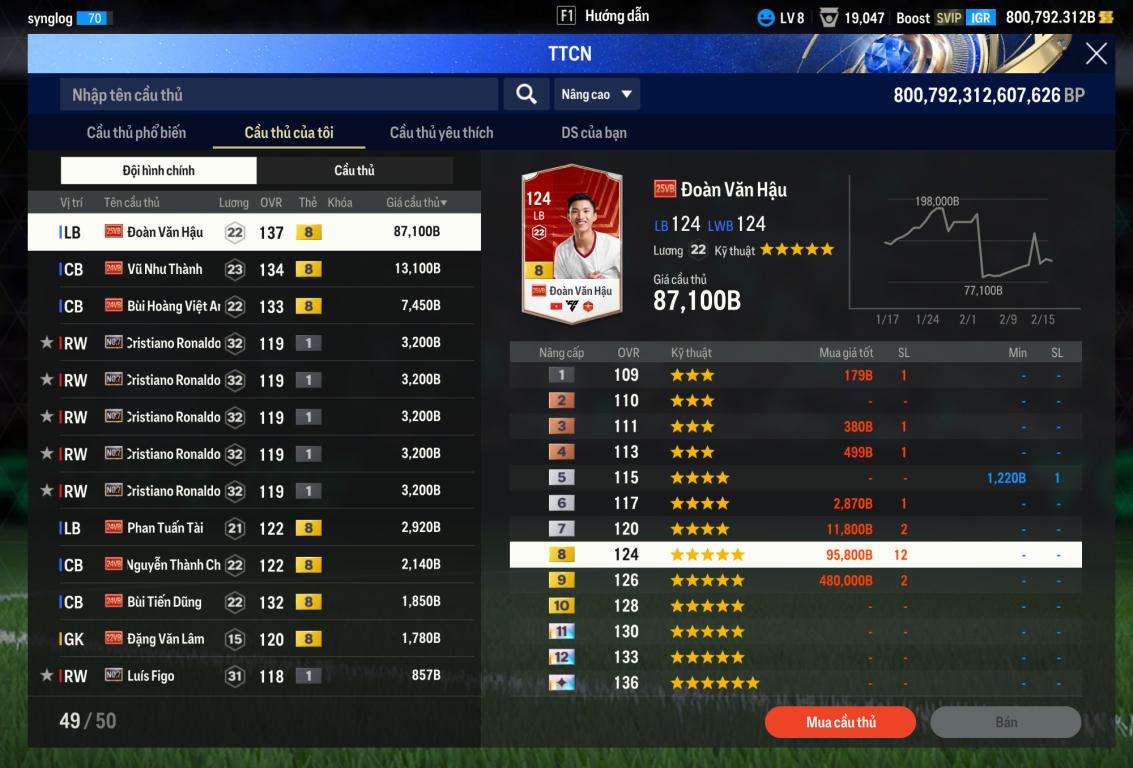Sort by Giá cầu thủ column
Screen dimensions: 1133x768
point(416,203)
